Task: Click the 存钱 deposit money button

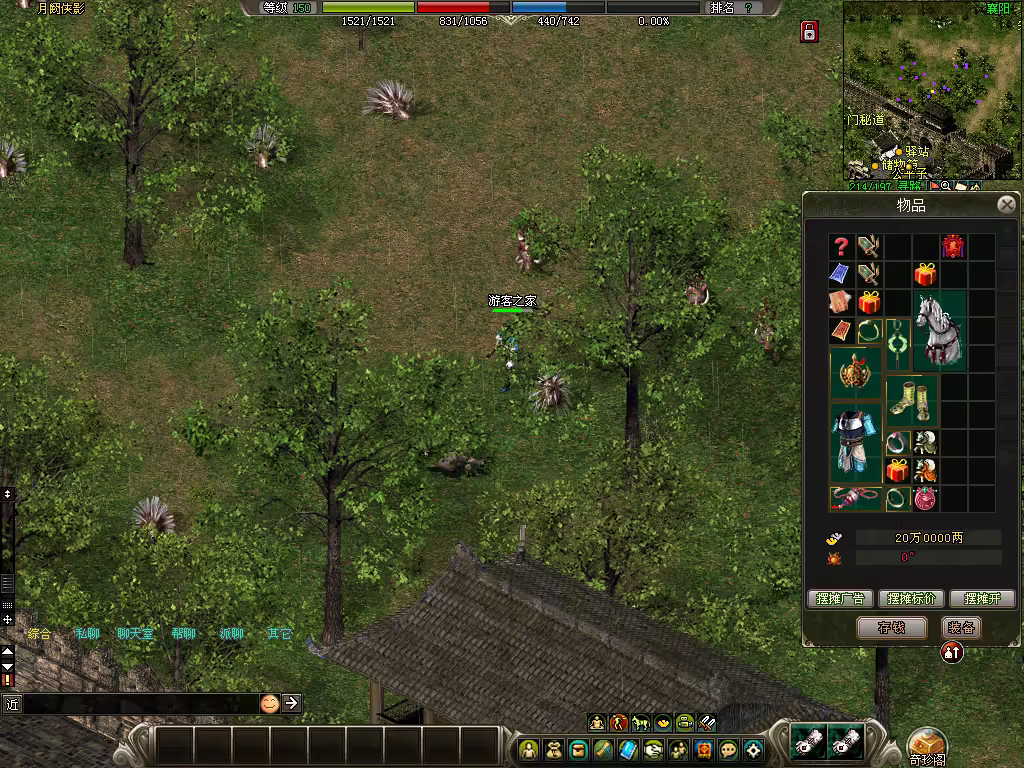Action: click(891, 627)
